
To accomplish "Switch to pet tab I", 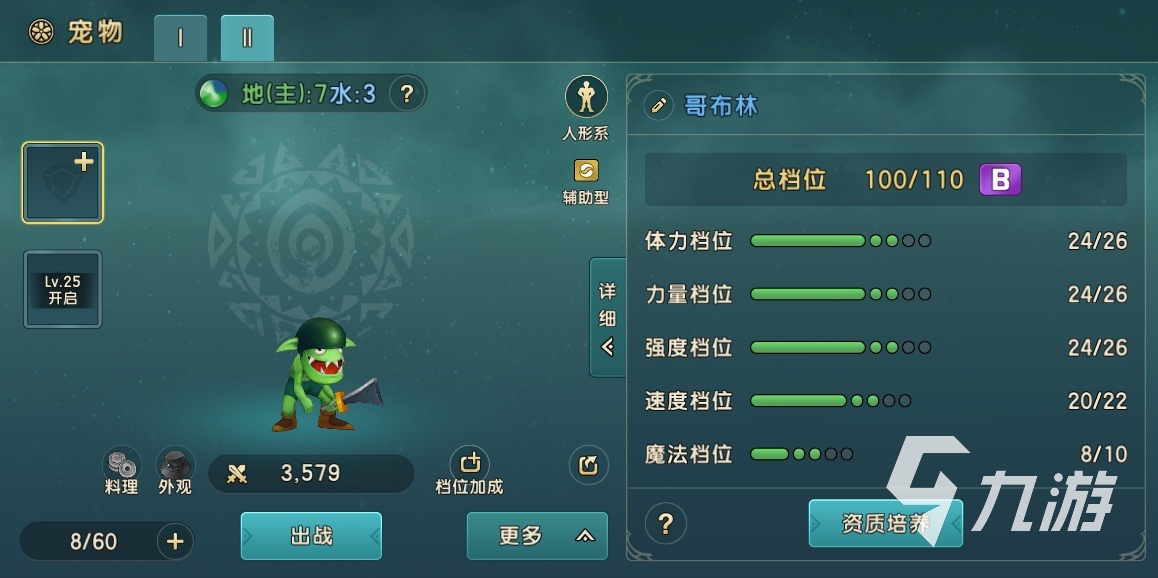I will point(180,38).
